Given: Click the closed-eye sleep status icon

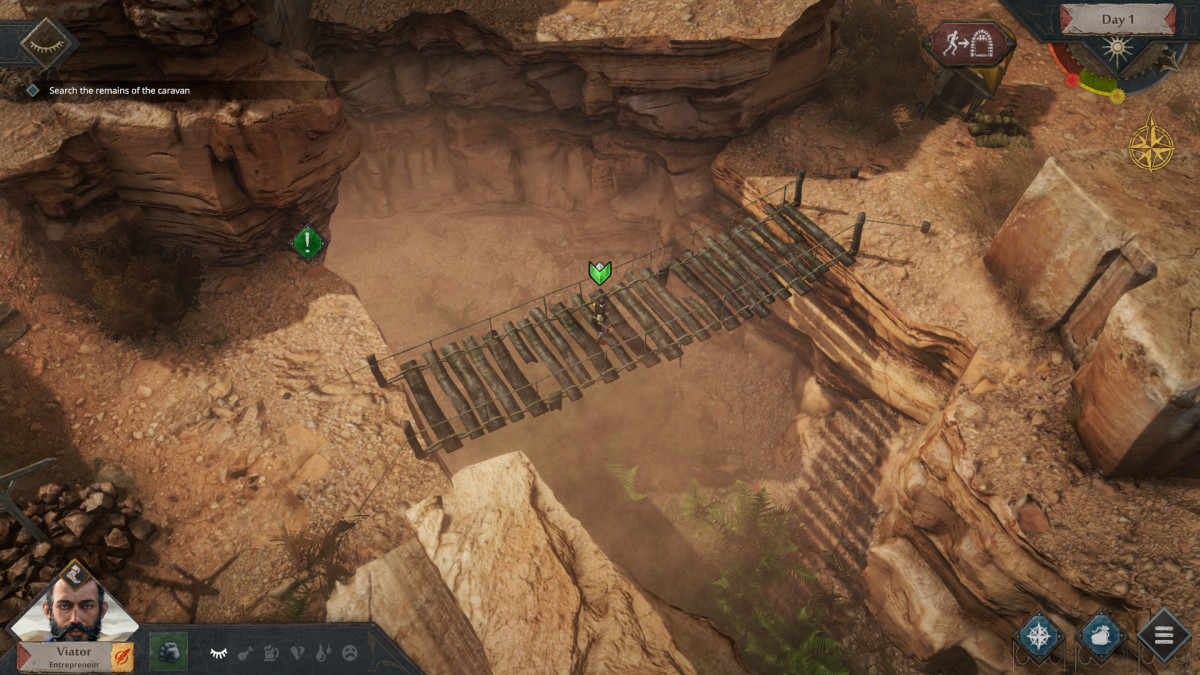Looking at the screenshot, I should [x=218, y=653].
